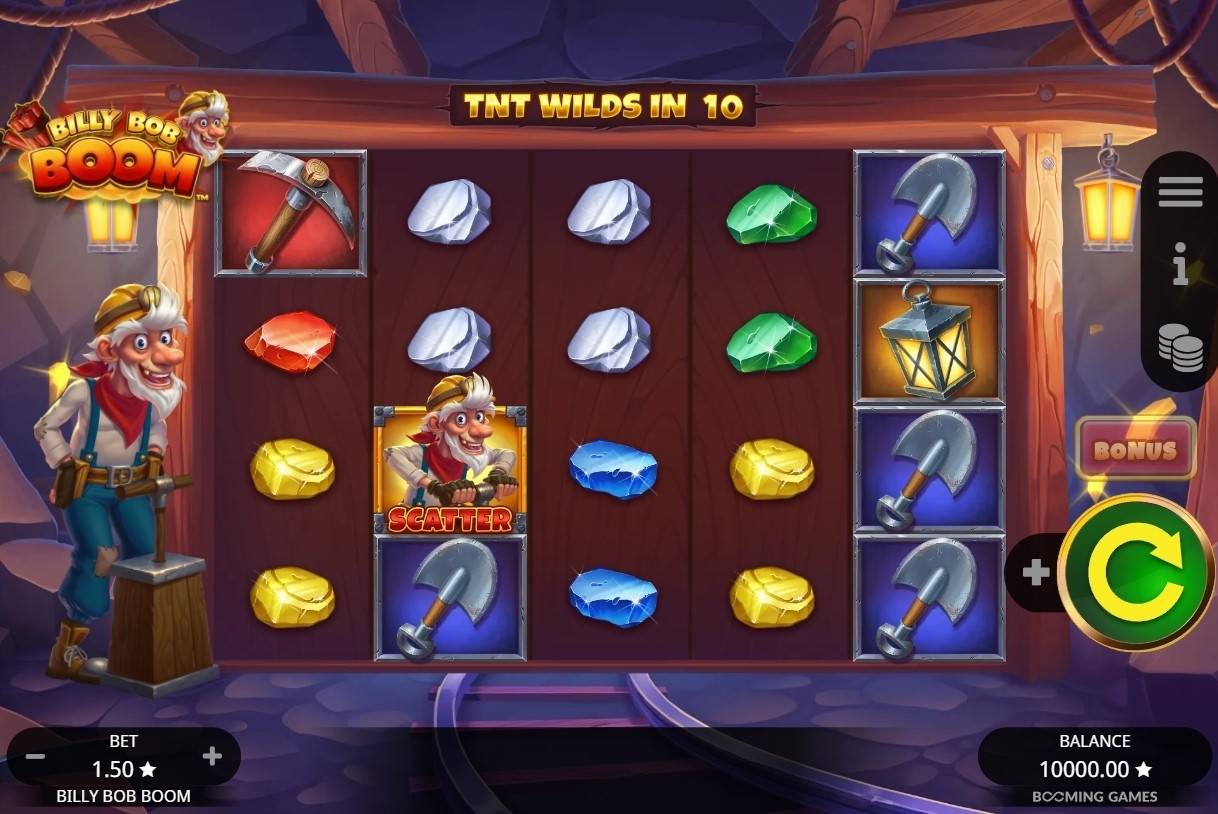This screenshot has width=1218, height=814.
Task: Open the coin stack bet settings
Action: click(1180, 347)
